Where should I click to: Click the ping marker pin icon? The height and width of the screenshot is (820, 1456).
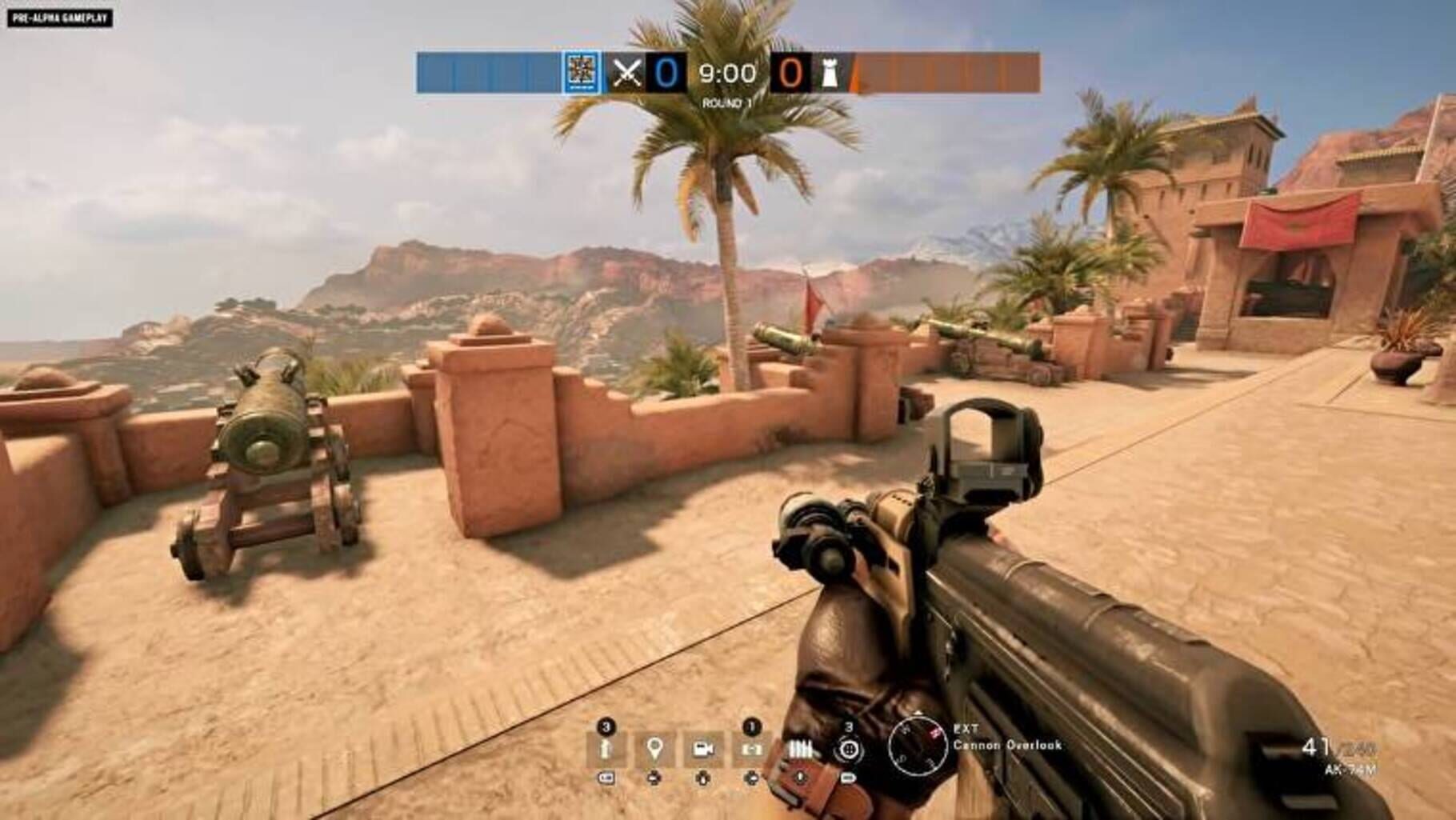click(654, 748)
